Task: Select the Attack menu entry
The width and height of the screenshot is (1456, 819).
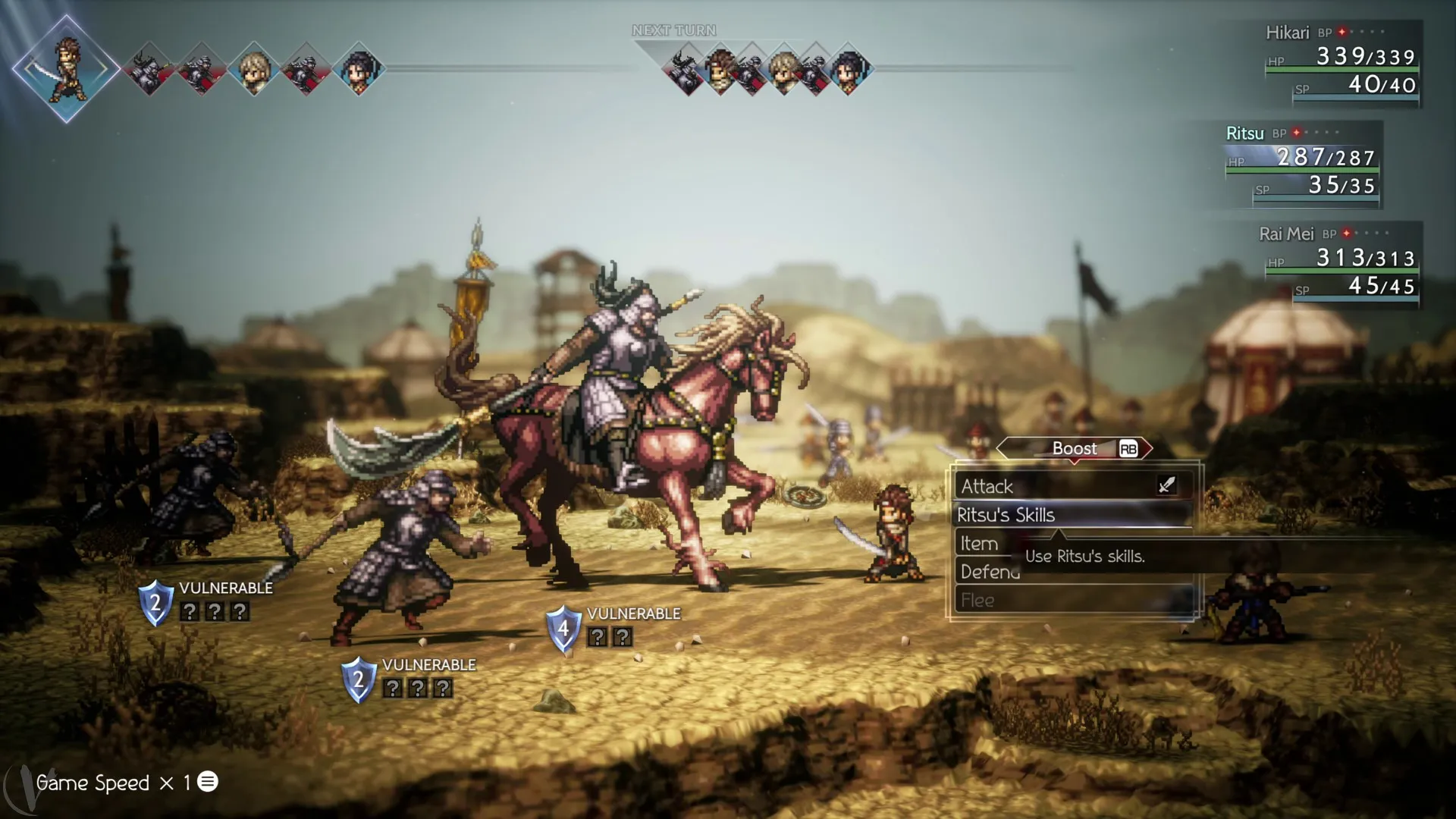Action: point(987,486)
